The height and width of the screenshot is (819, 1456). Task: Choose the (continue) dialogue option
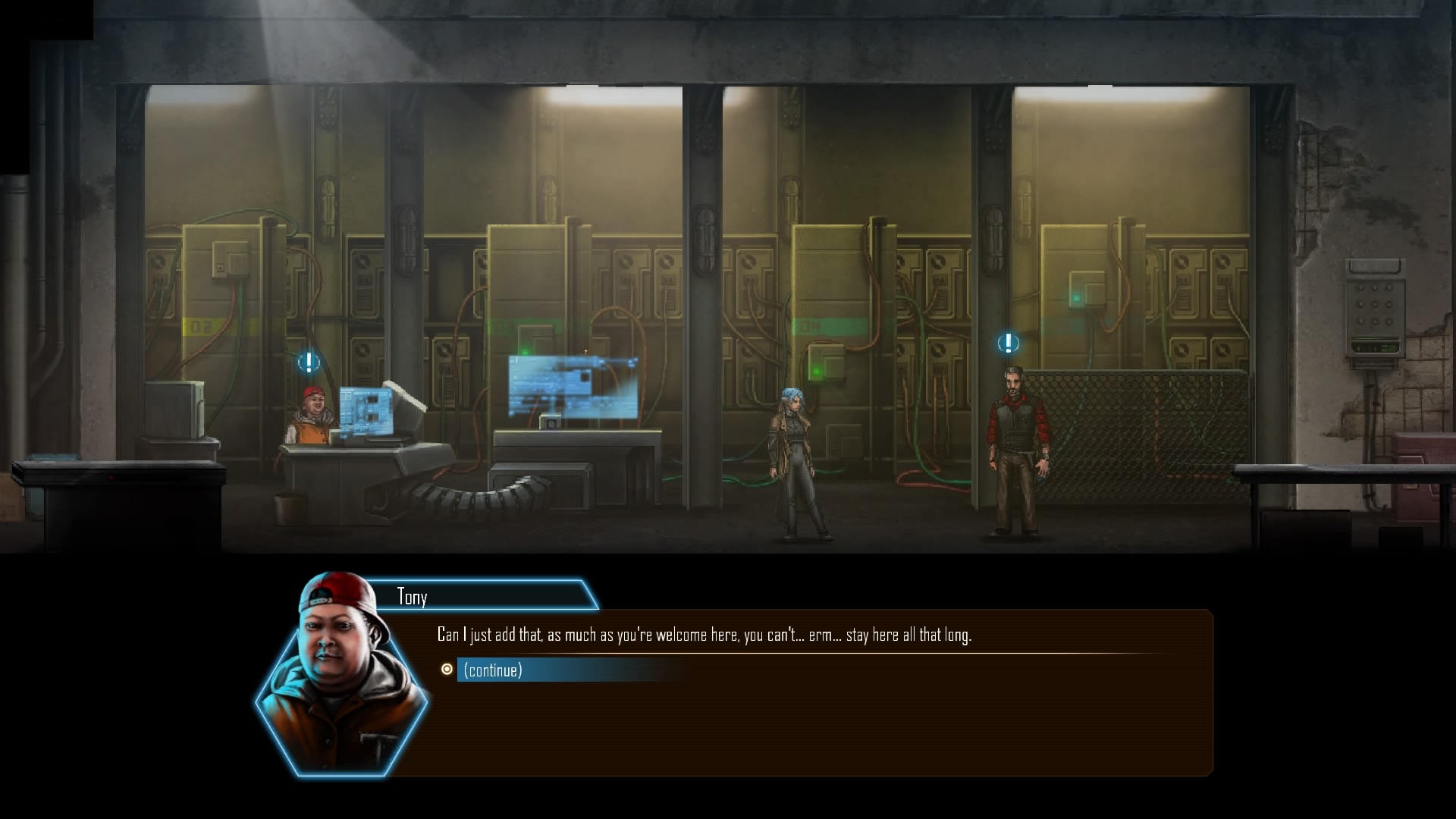tap(494, 670)
